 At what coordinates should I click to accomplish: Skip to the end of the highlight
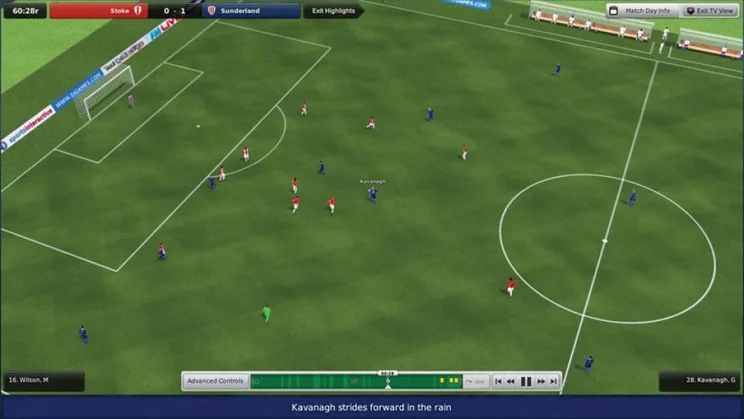(x=554, y=381)
